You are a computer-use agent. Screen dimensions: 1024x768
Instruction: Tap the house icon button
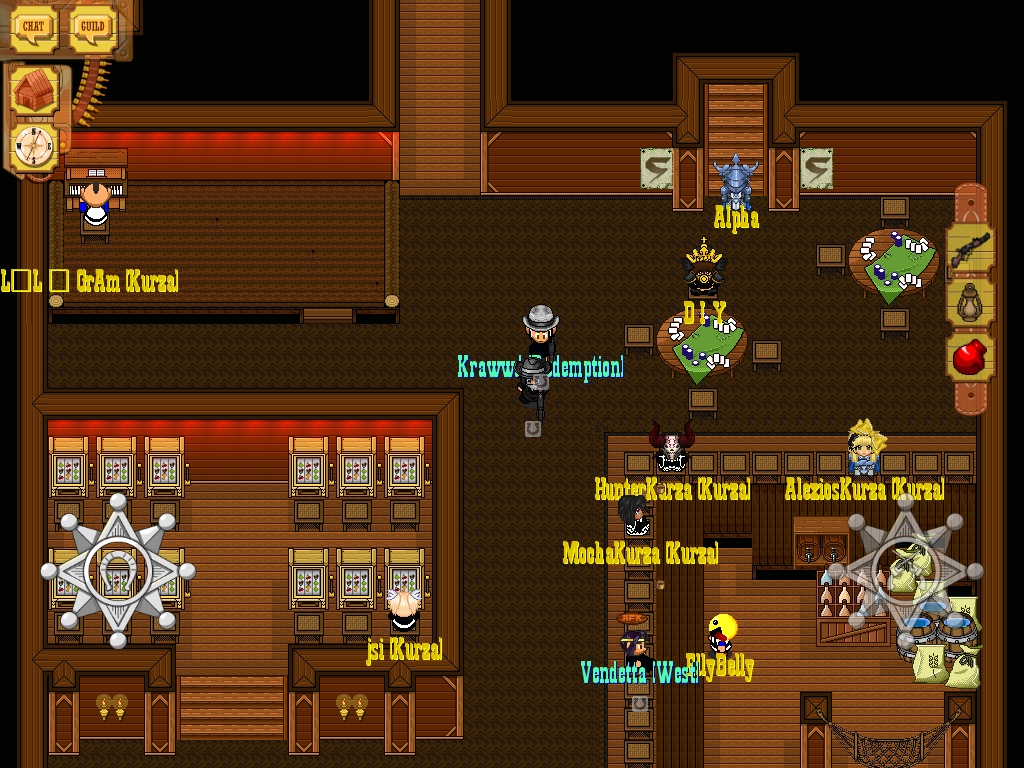[36, 93]
